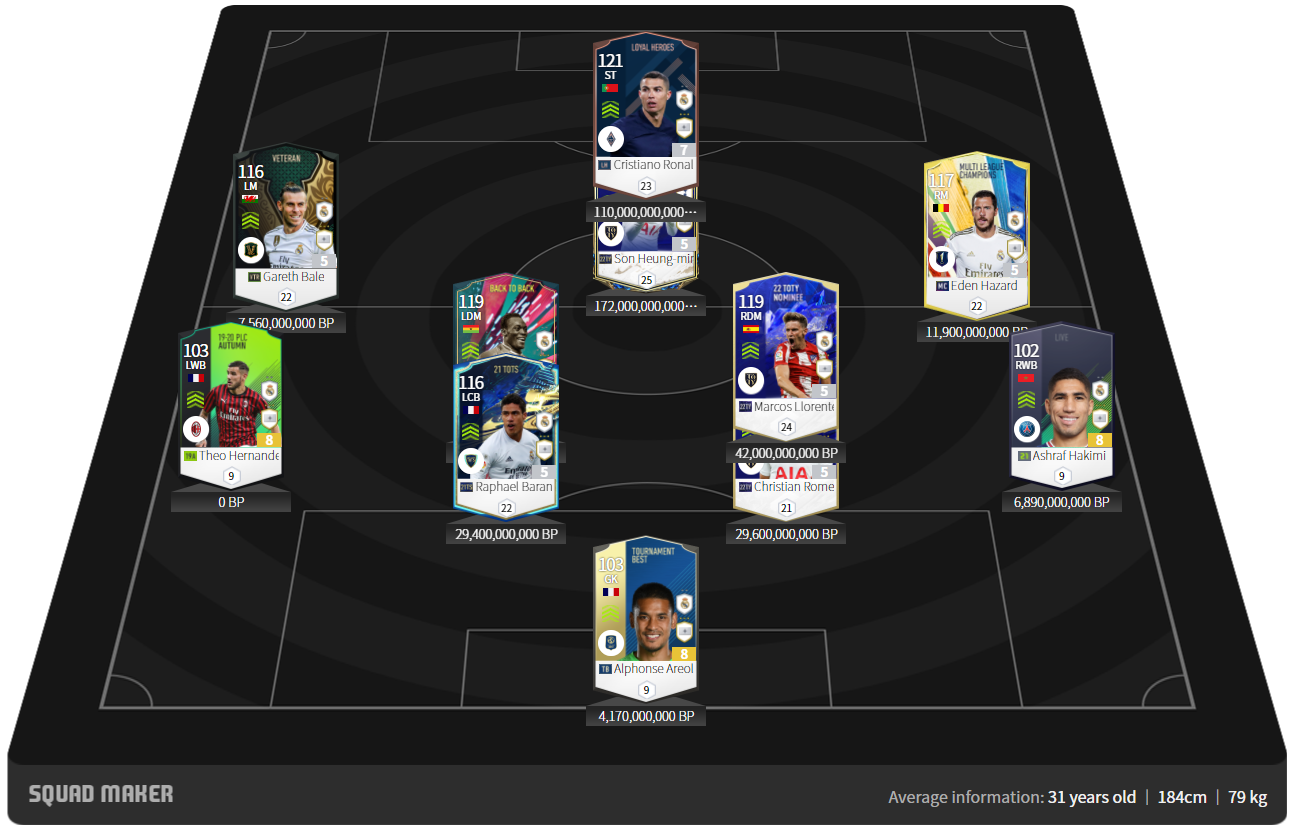The width and height of the screenshot is (1291, 825).
Task: Select the Cristiano Ronaldo striker card
Action: coord(645,110)
